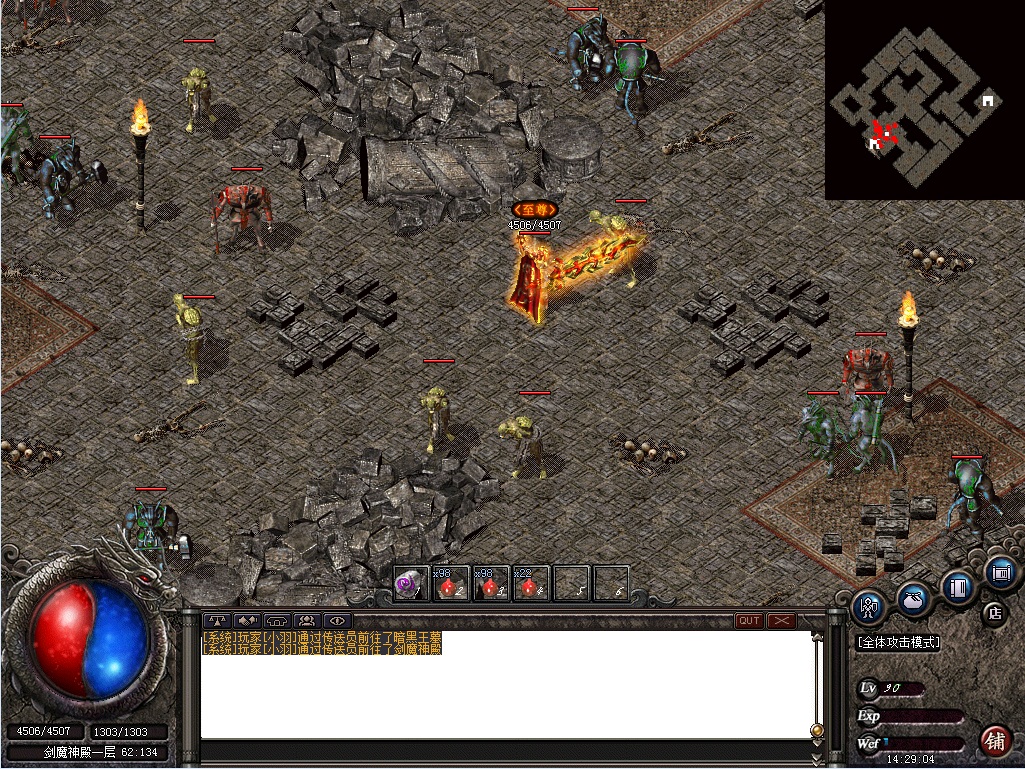Open the red 铺 stall button

[x=994, y=741]
